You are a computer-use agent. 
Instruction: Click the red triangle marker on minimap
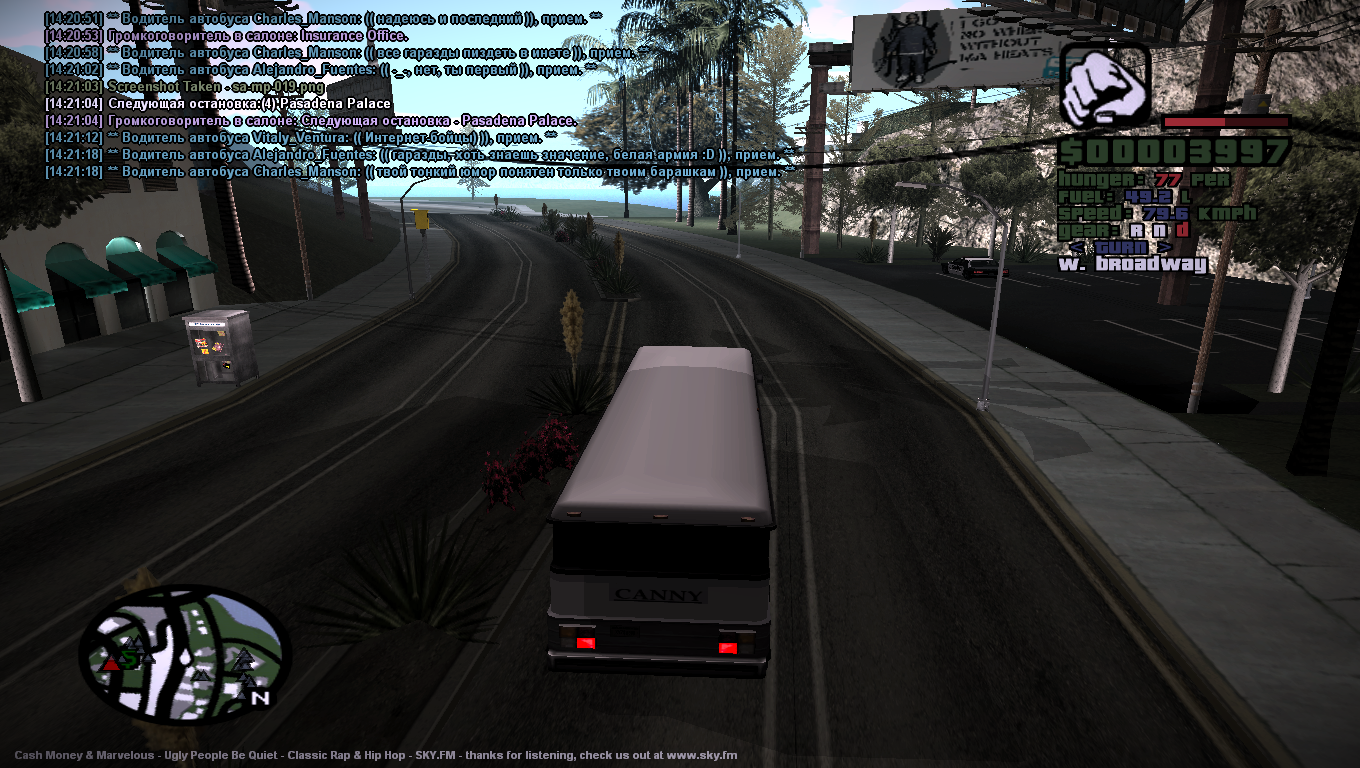(x=109, y=662)
